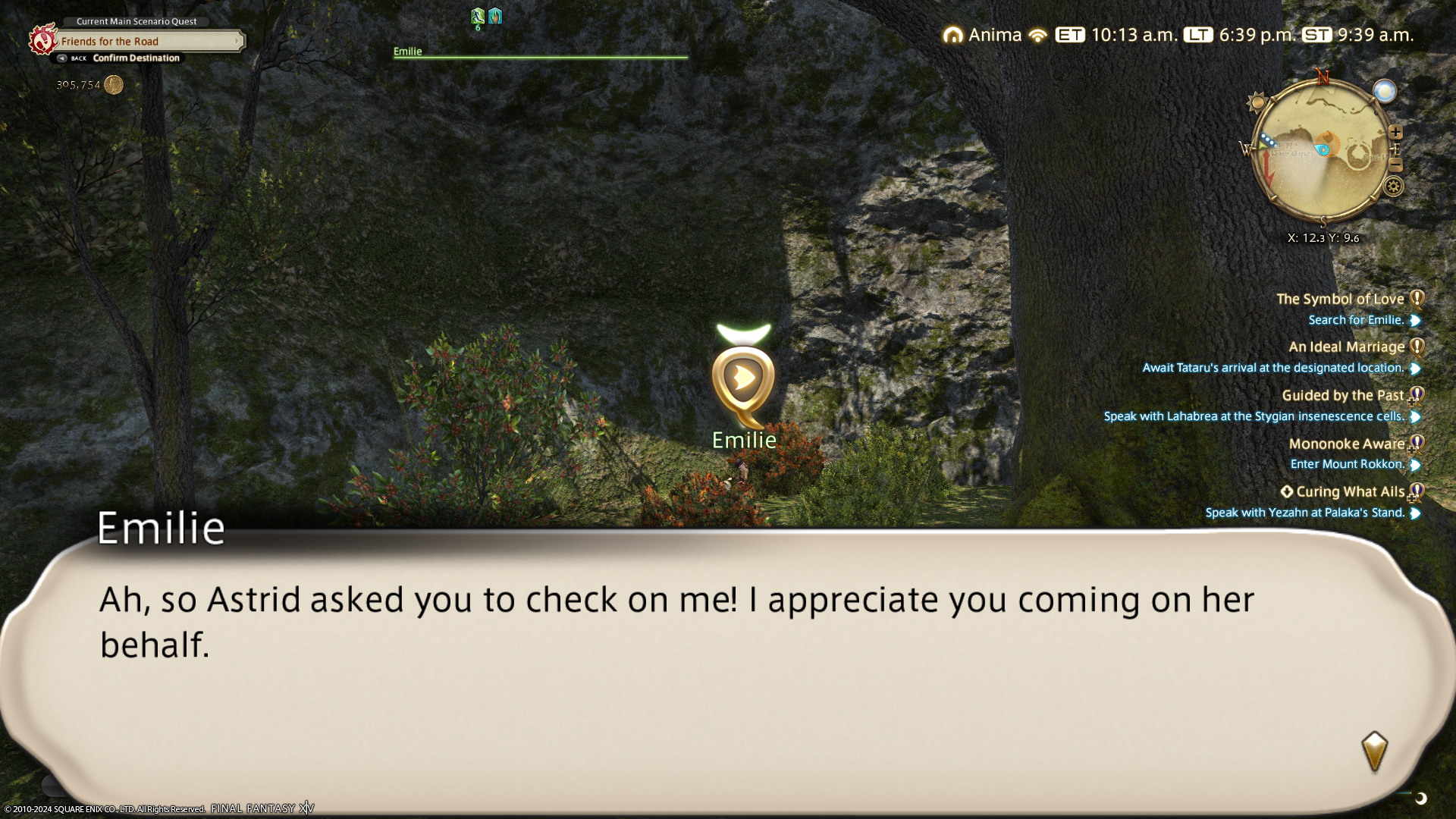The width and height of the screenshot is (1456, 819).
Task: Click the Confirm Destination option
Action: [136, 58]
